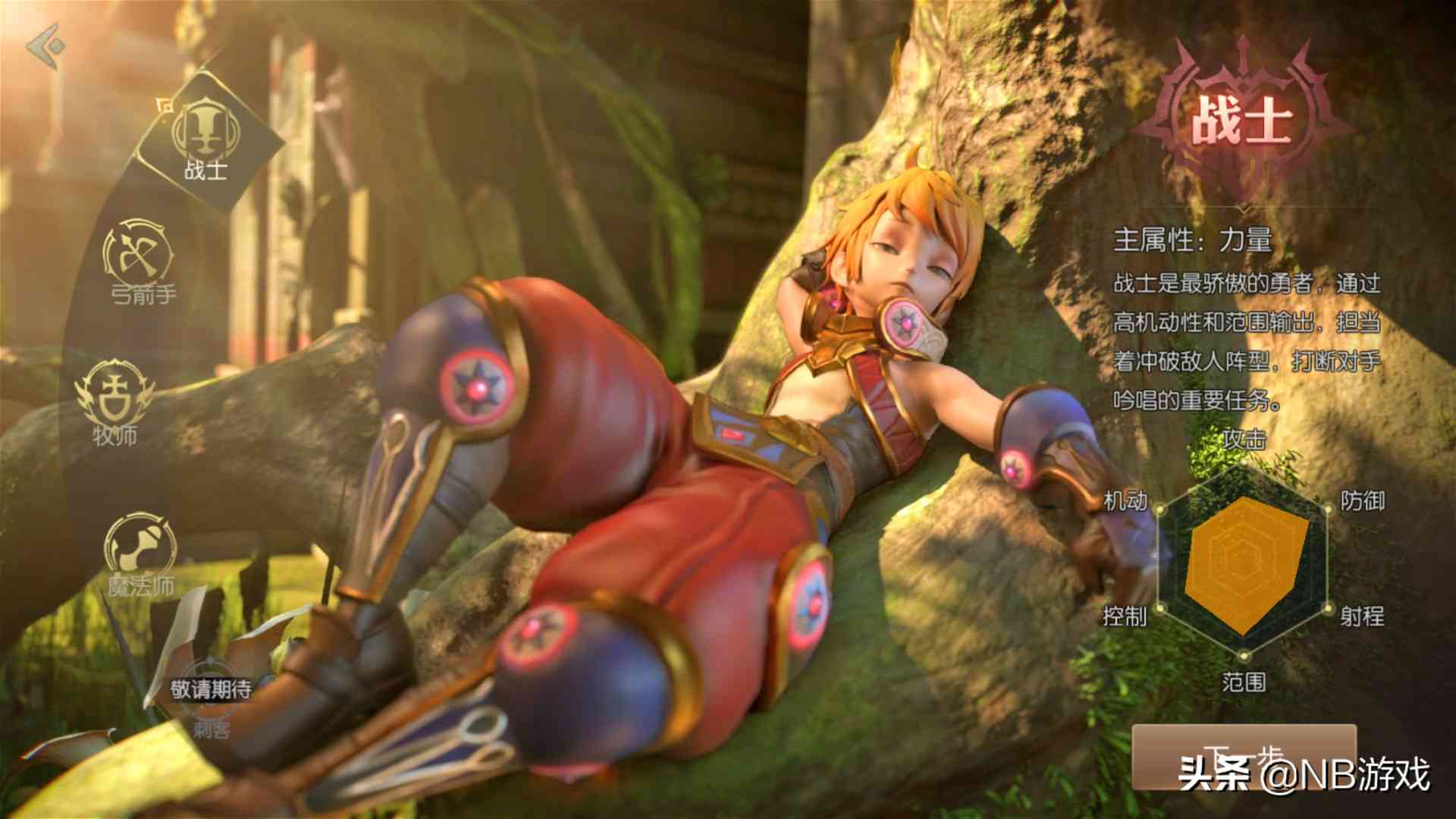Select the 战士 warrior class
Image resolution: width=1456 pixels, height=819 pixels.
205,138
